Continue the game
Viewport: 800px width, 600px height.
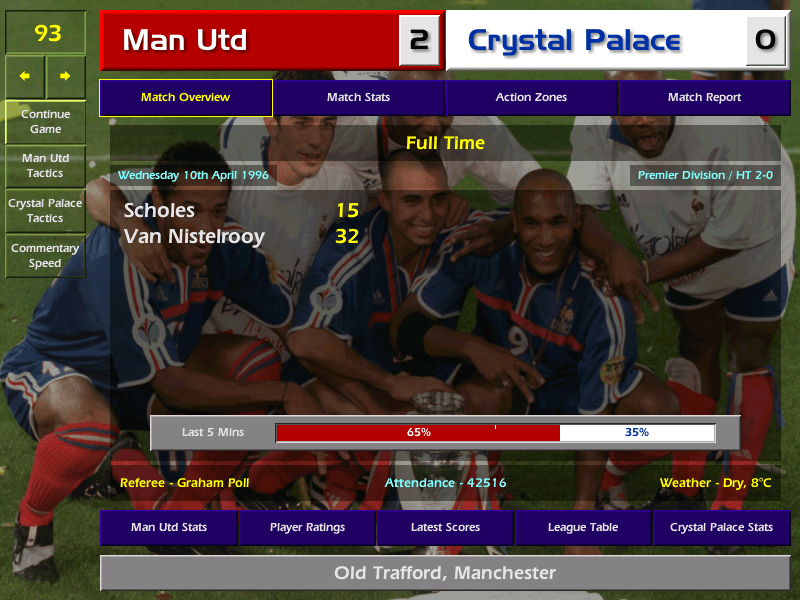coord(45,121)
